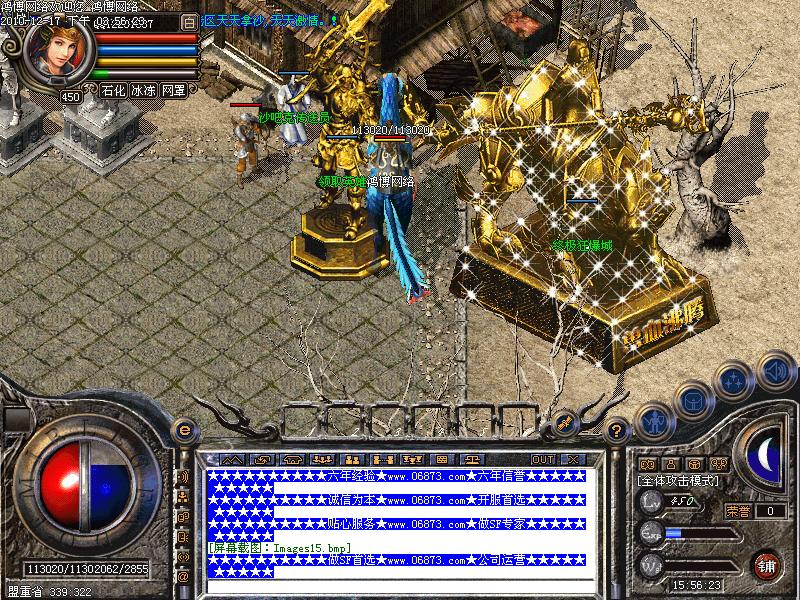This screenshot has height=600, width=800.
Task: Select the 石化 petrify status button
Action: coord(113,90)
